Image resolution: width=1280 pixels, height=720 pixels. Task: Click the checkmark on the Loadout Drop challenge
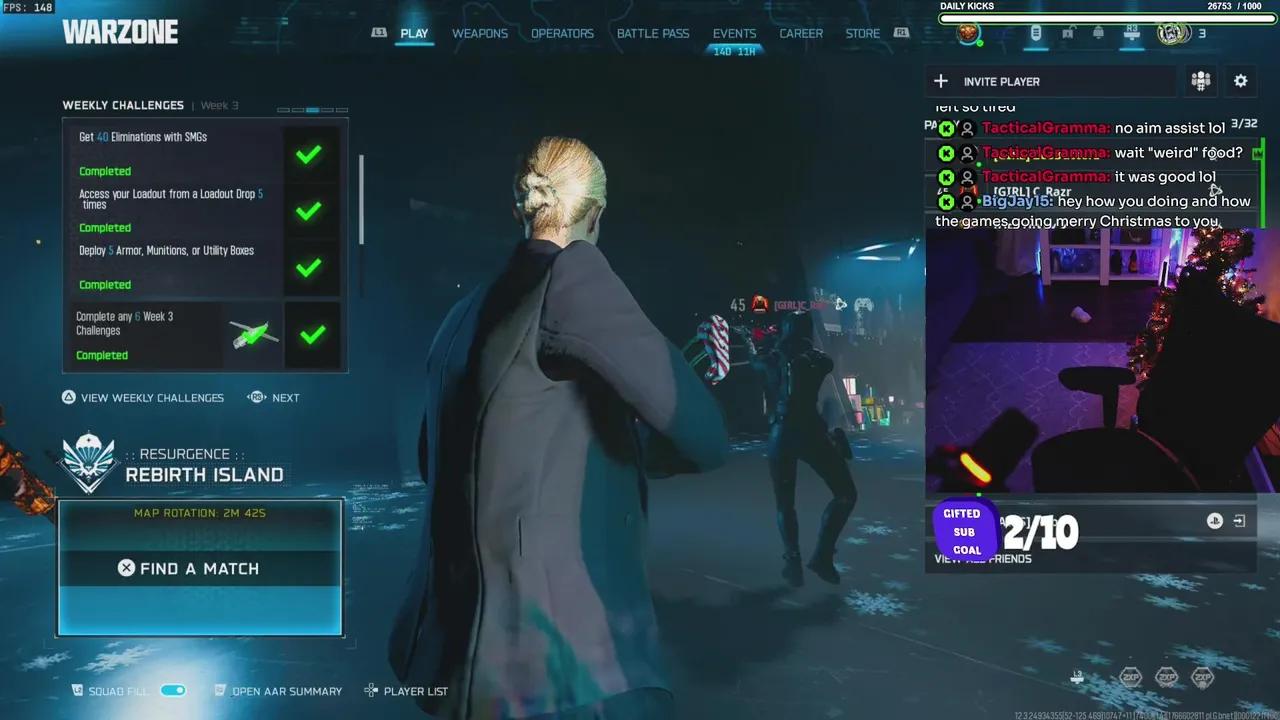click(308, 211)
